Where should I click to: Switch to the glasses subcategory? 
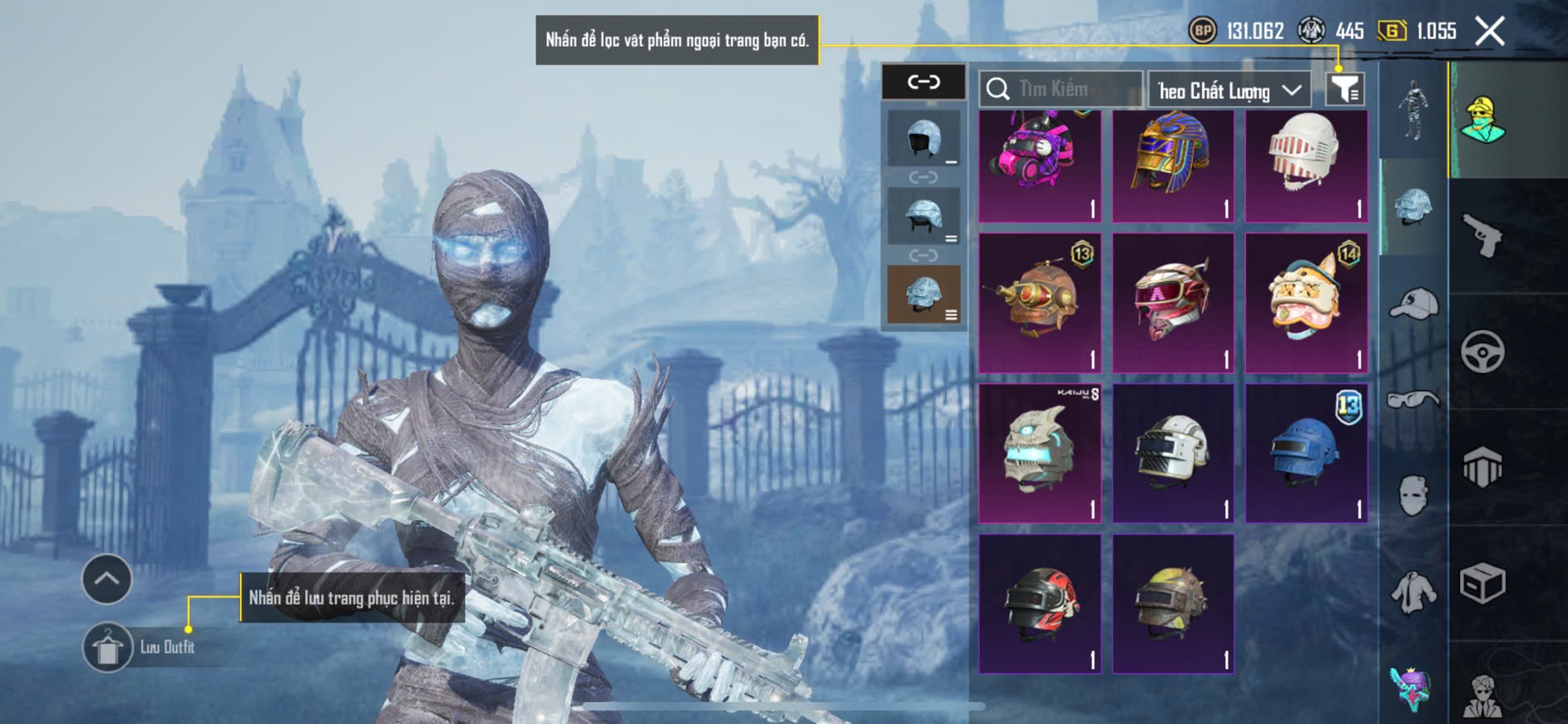[x=1413, y=400]
